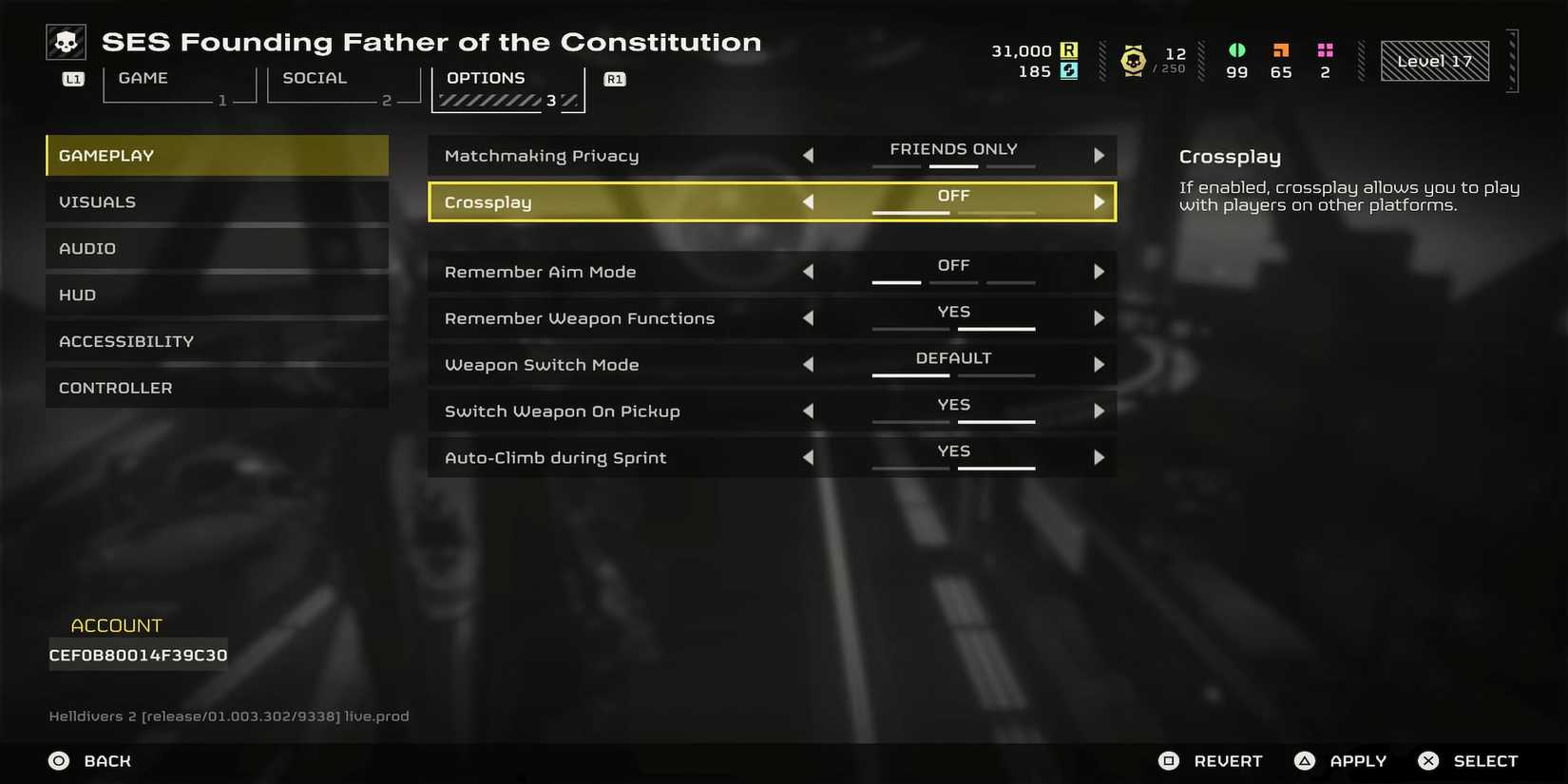This screenshot has width=1568, height=784.
Task: Click the left arrow on Weapon Switch Mode
Action: 809,364
